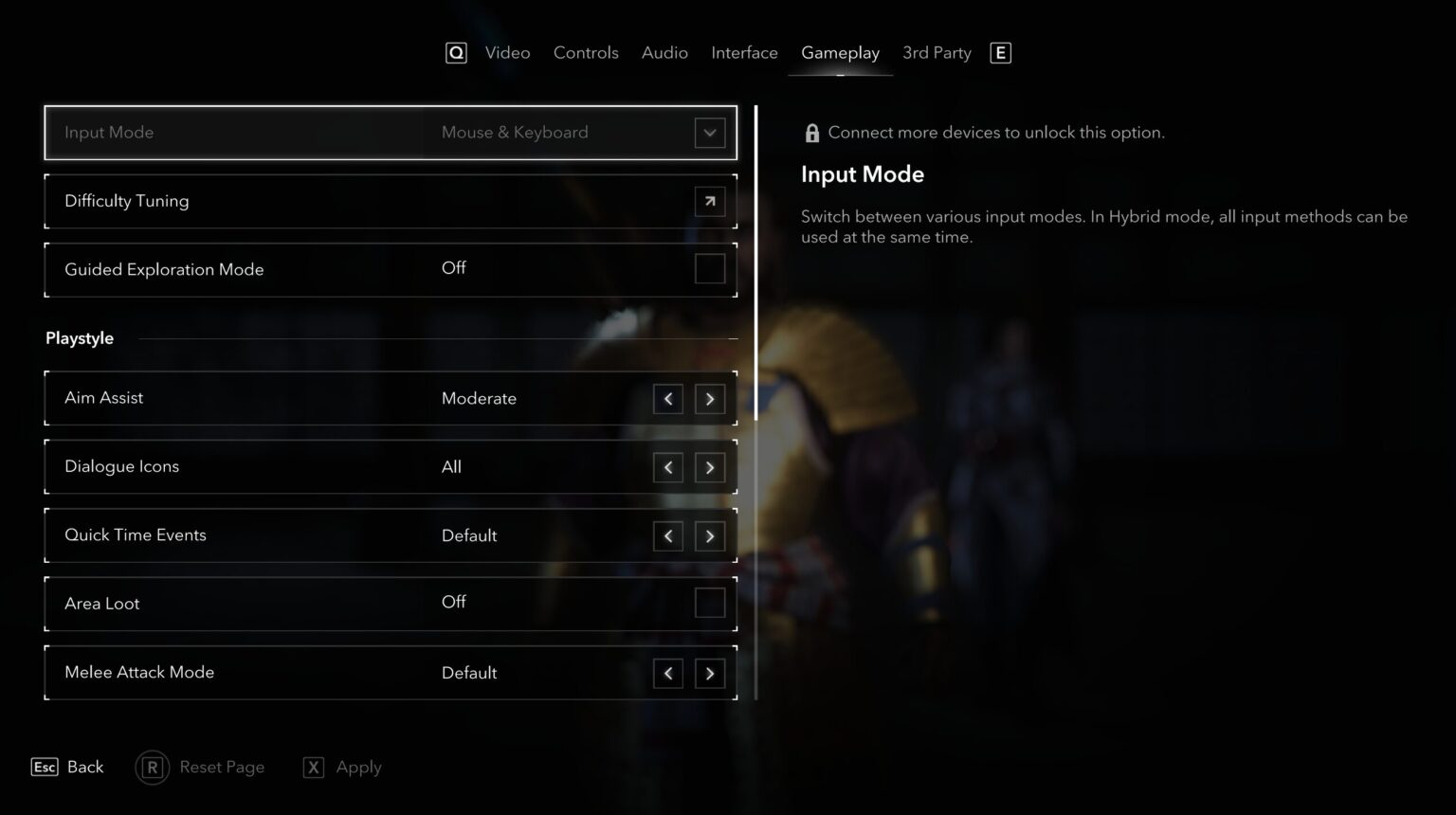
Task: Increase Aim Assist with the right arrow
Action: (x=709, y=399)
